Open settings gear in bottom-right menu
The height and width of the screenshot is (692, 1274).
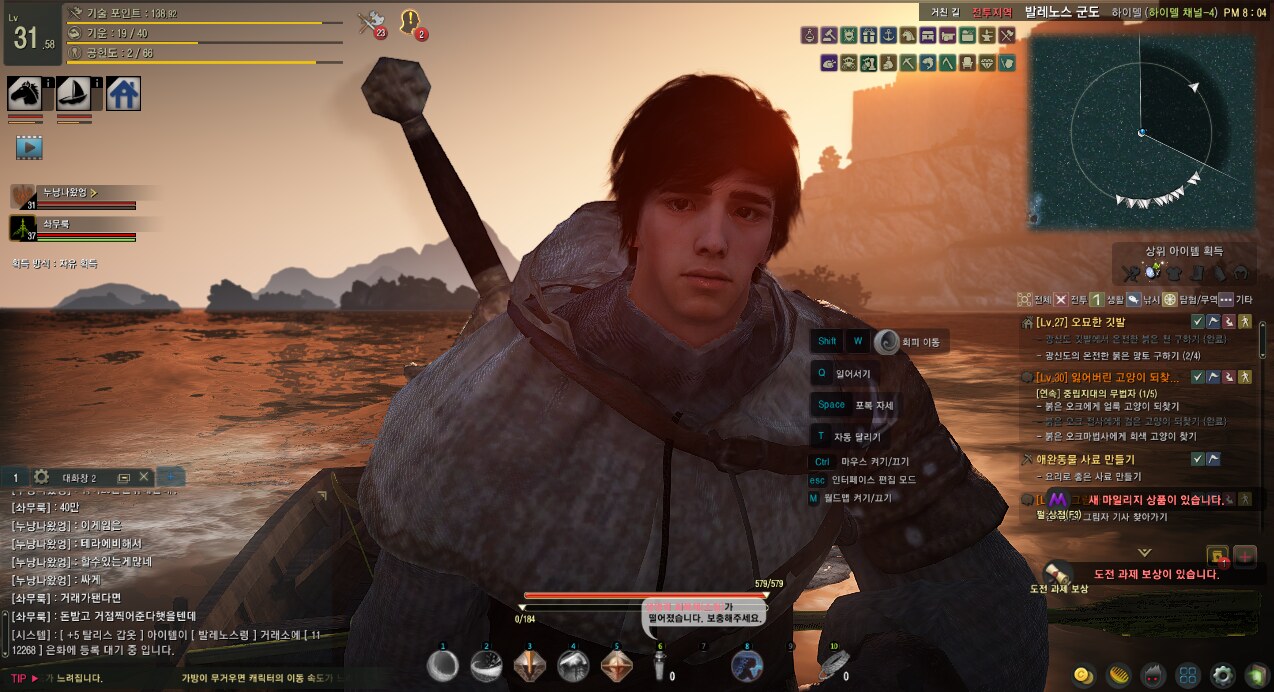[1221, 674]
